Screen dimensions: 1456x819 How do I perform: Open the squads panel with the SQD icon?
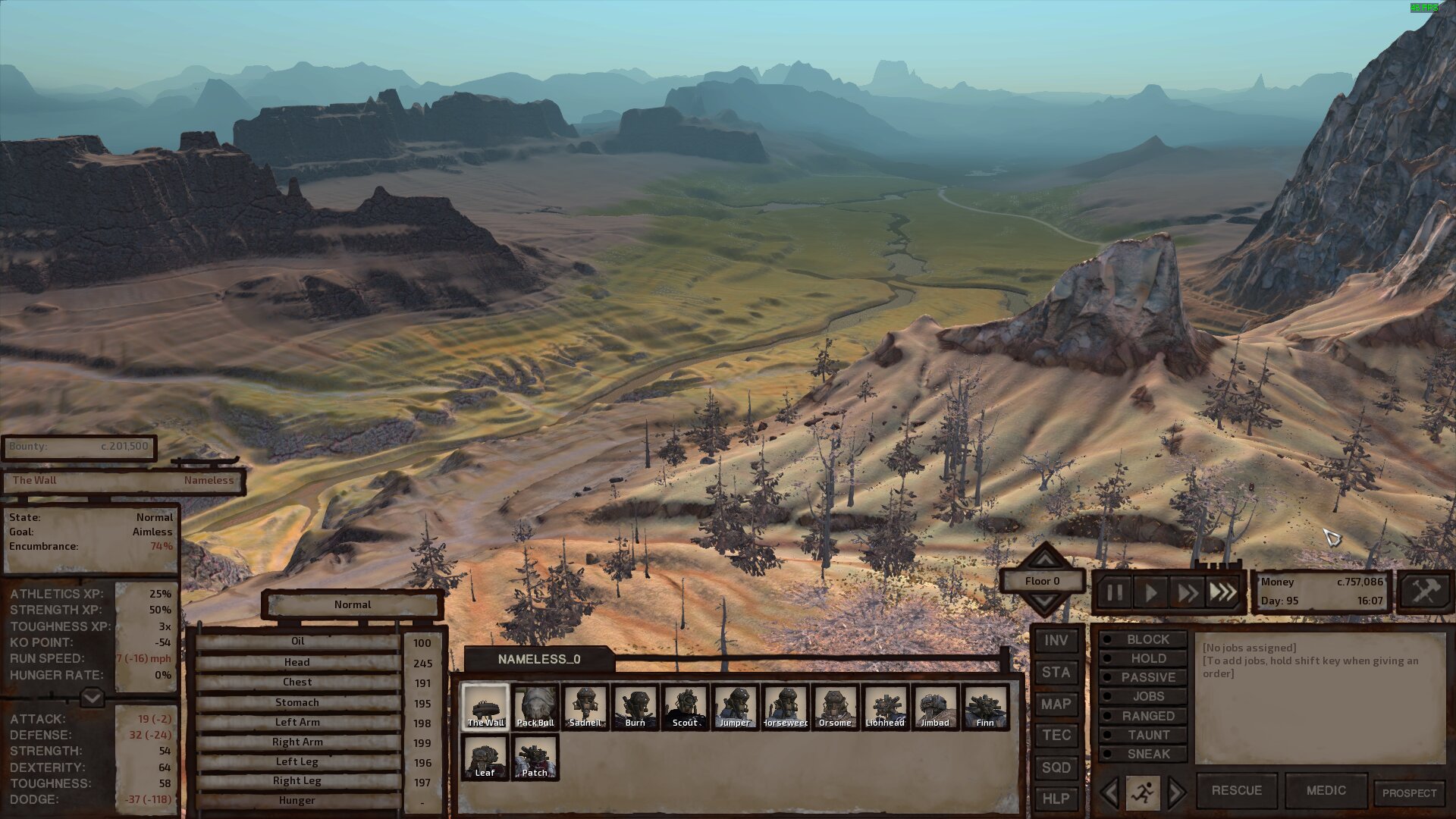point(1056,767)
